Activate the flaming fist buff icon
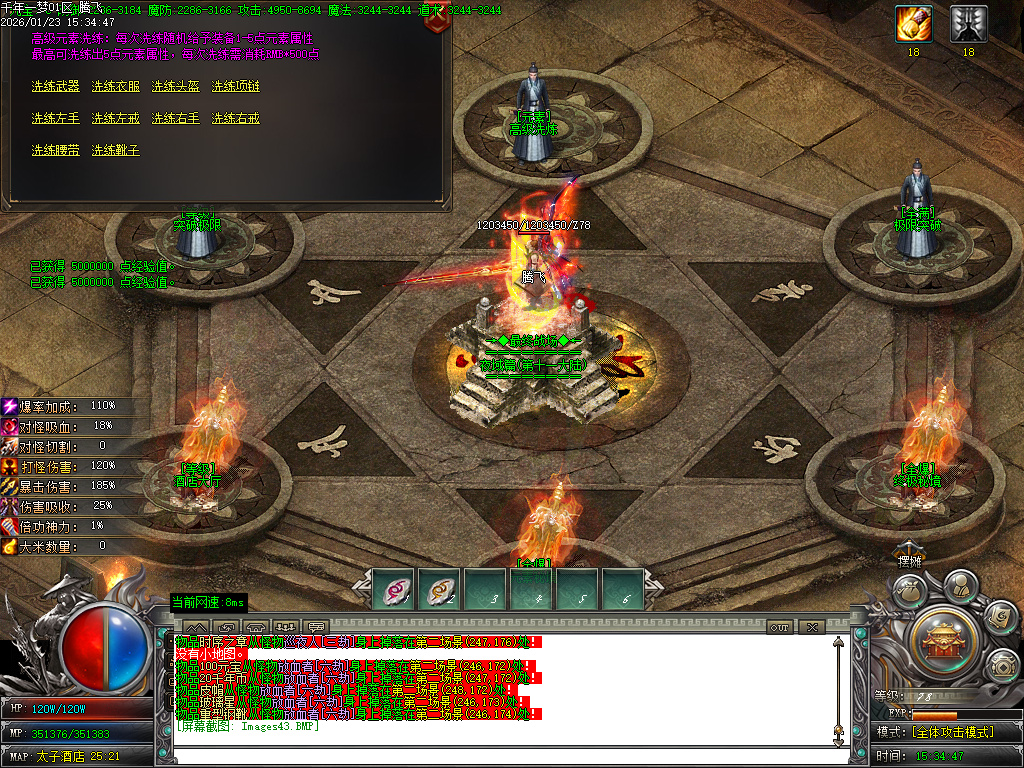 point(913,23)
